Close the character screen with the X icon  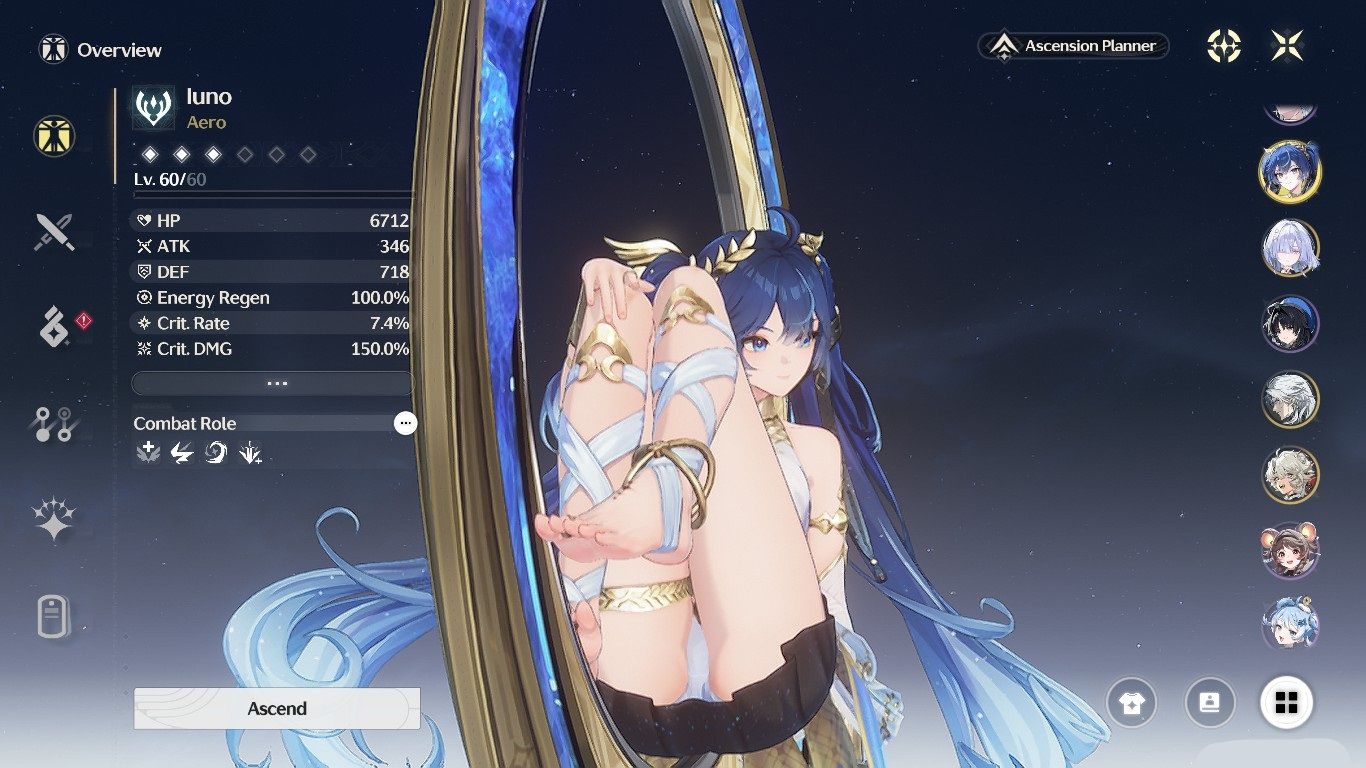point(1287,46)
